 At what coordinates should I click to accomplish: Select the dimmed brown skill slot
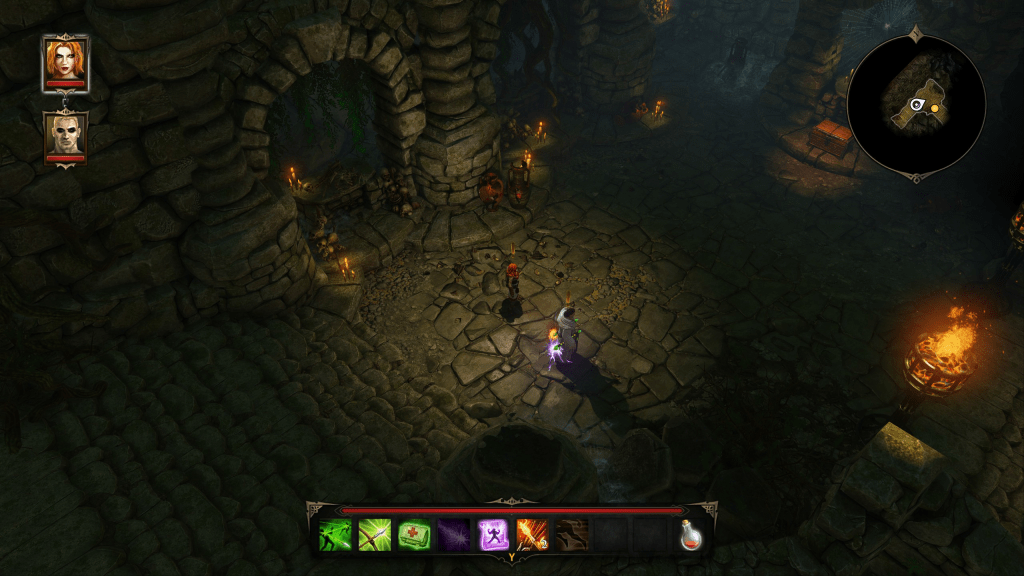point(571,535)
